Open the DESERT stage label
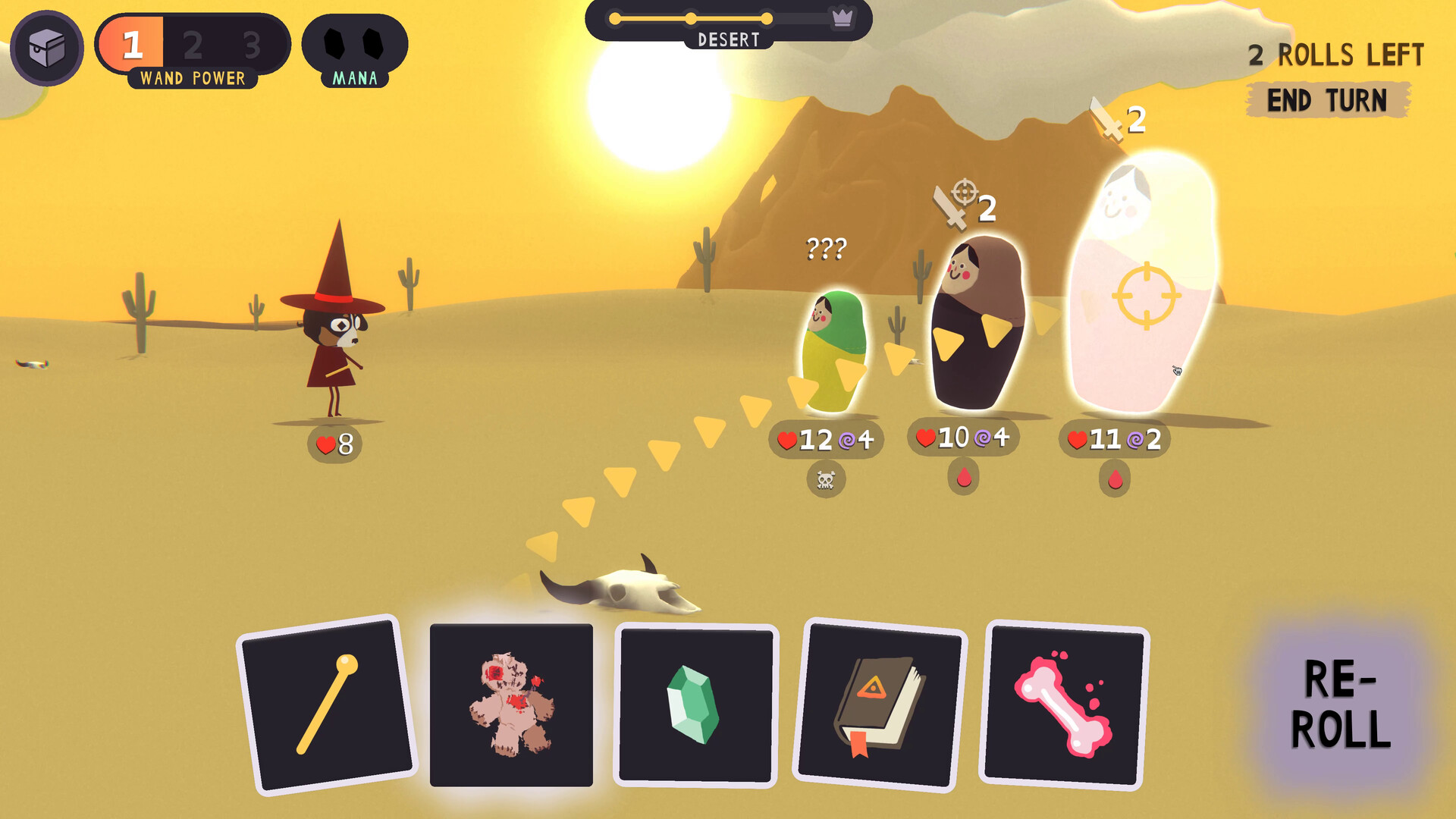1456x819 pixels. tap(729, 40)
